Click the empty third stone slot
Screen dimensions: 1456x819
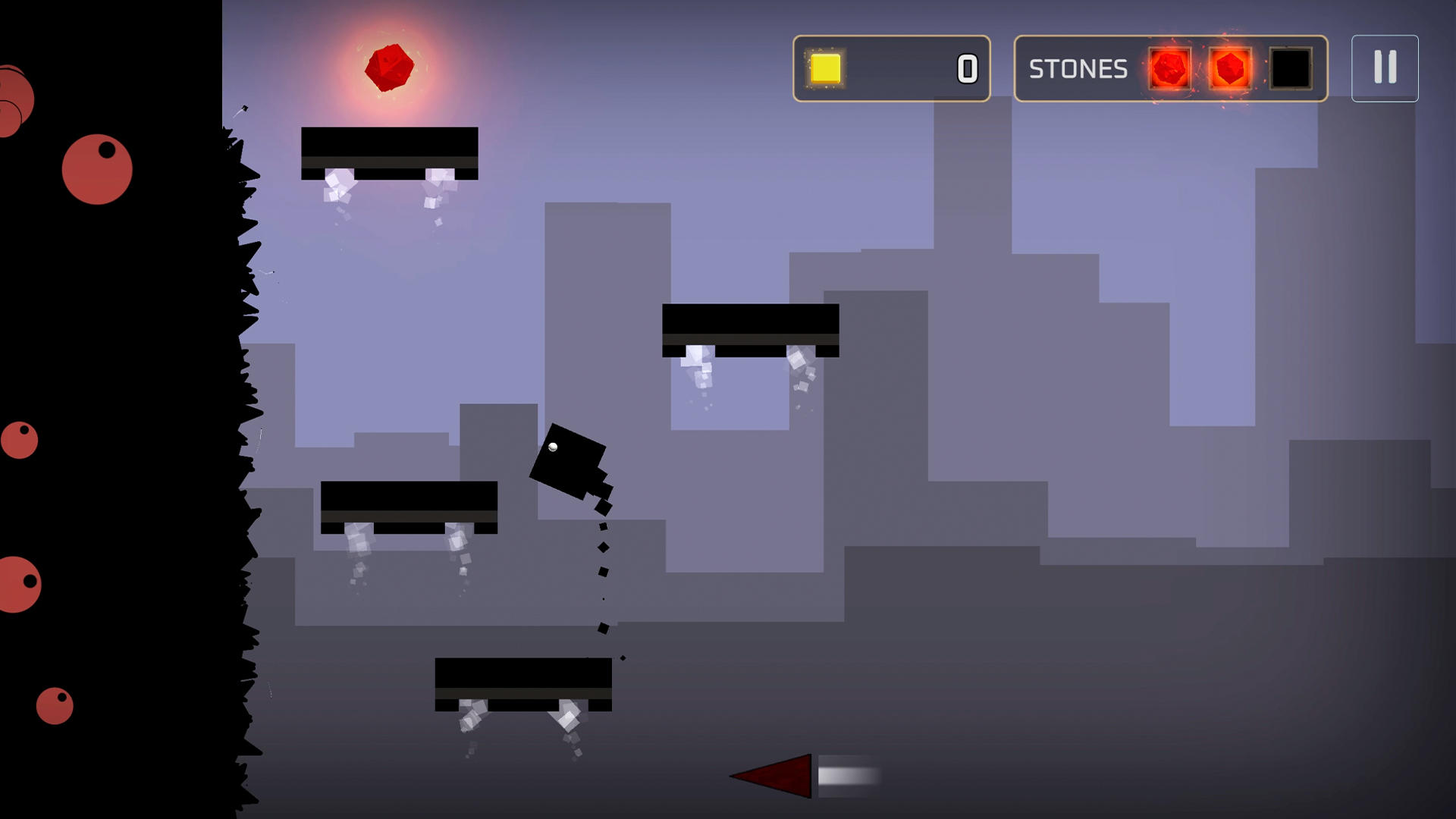pyautogui.click(x=1289, y=69)
